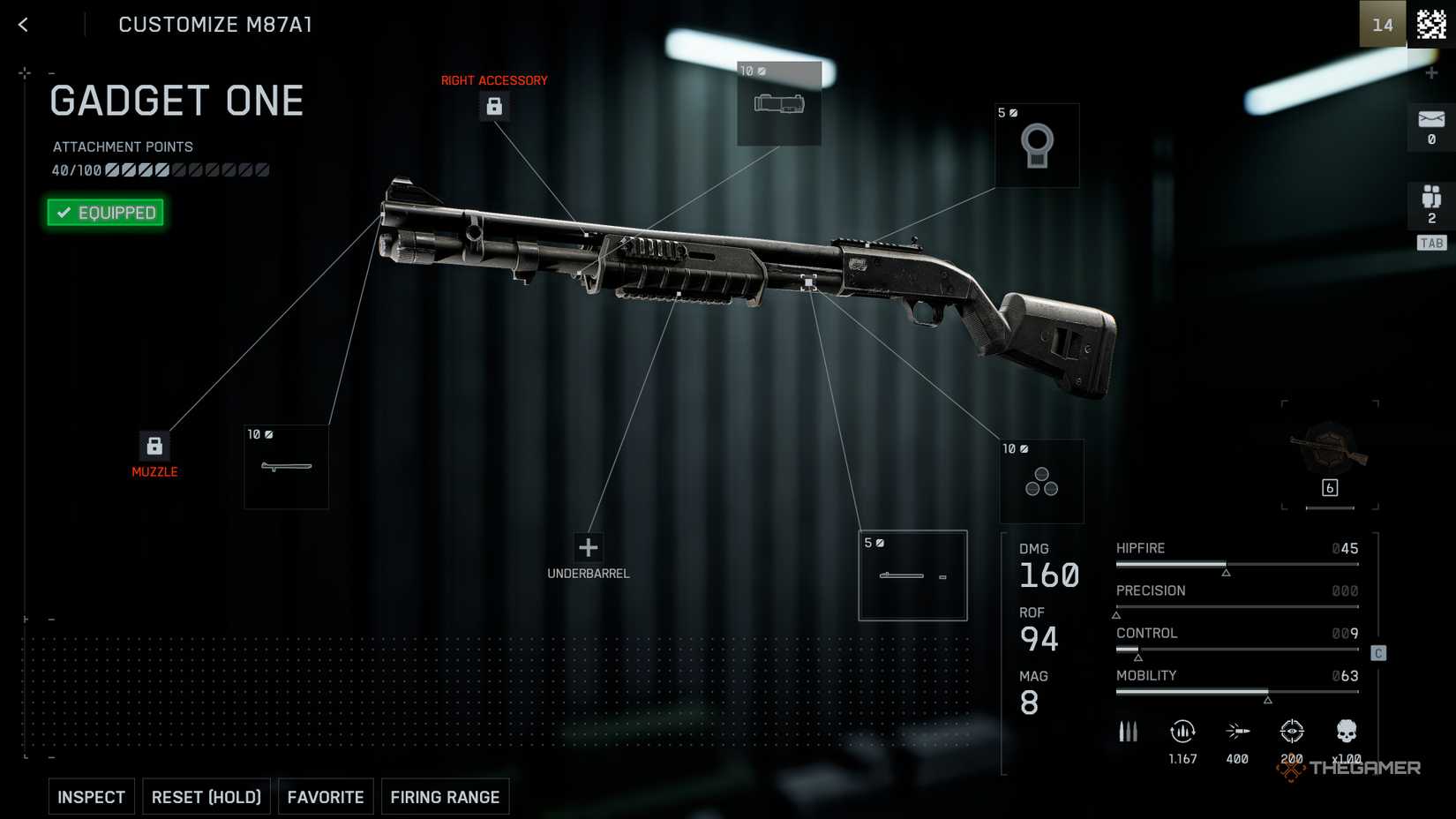1456x819 pixels.
Task: Add an Underbarrel attachment
Action: pos(588,547)
